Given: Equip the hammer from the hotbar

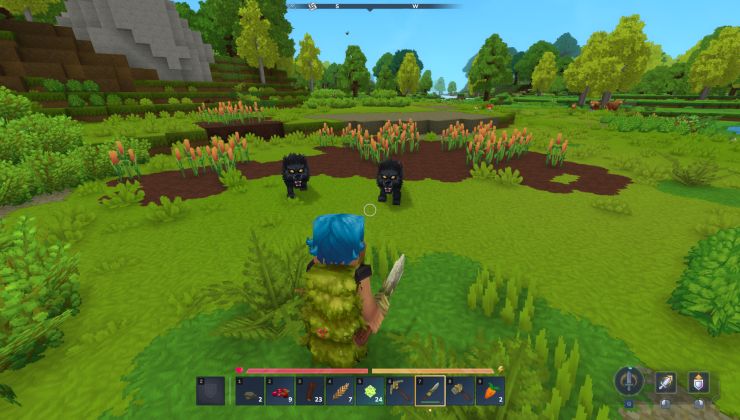Looking at the screenshot, I should 460,390.
